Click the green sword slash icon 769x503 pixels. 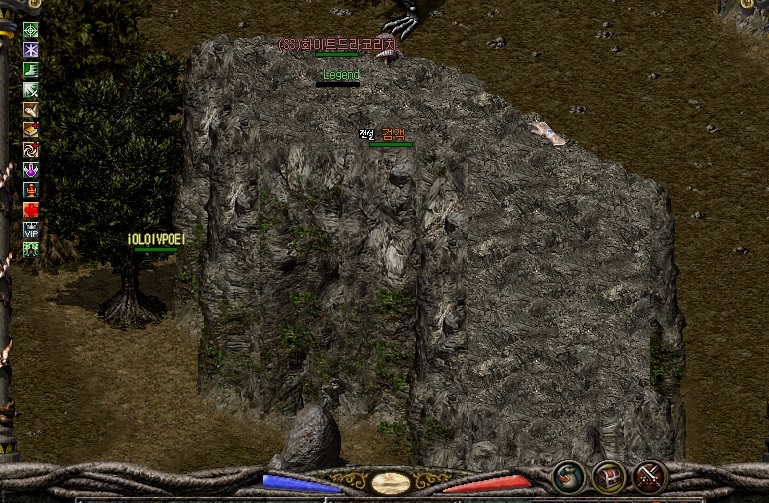click(31, 90)
